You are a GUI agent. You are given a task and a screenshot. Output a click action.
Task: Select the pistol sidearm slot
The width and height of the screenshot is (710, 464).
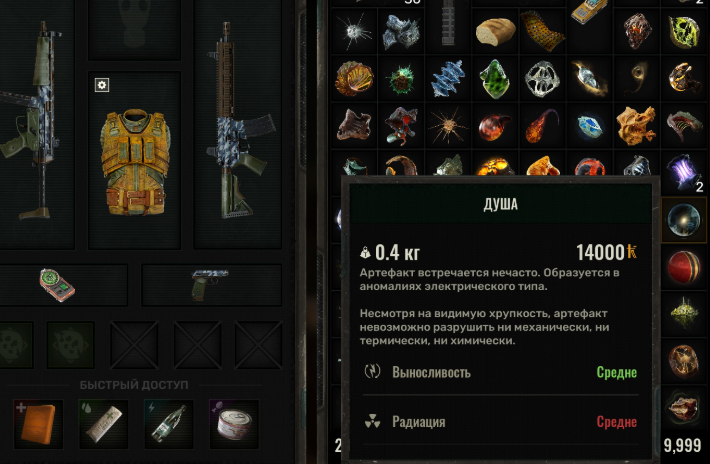[210, 284]
